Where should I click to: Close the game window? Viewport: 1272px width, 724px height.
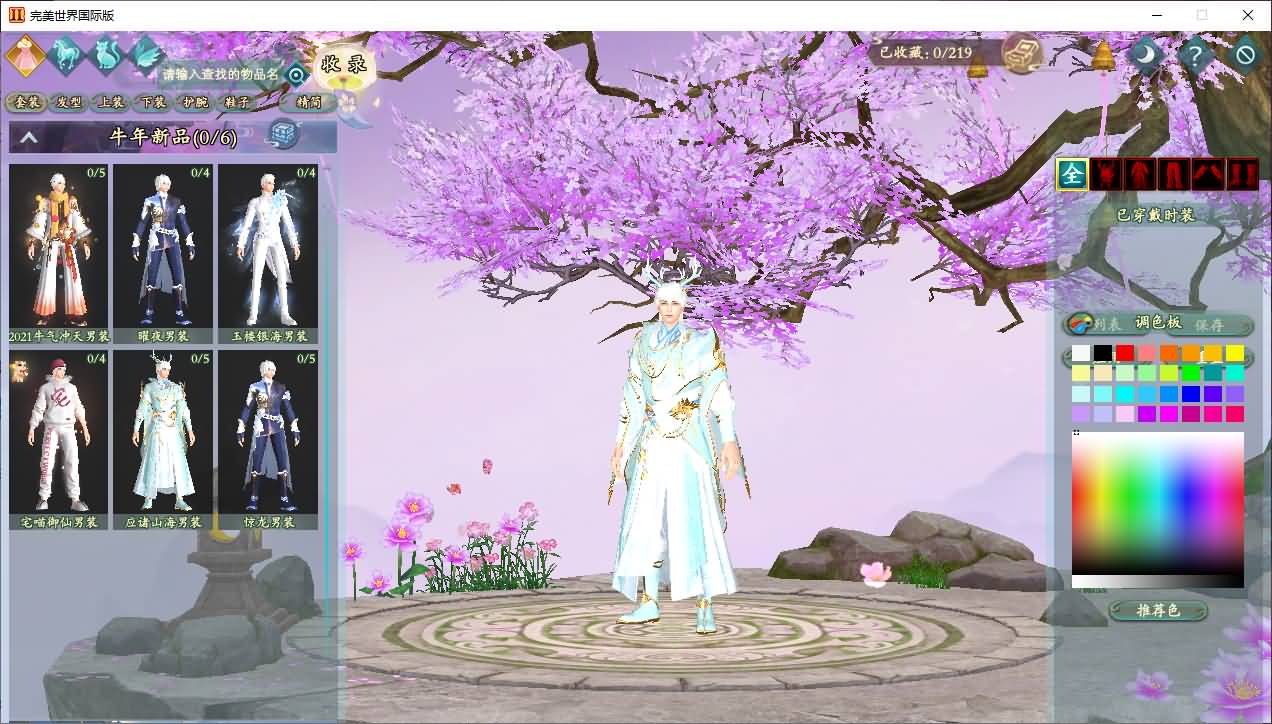(1248, 15)
